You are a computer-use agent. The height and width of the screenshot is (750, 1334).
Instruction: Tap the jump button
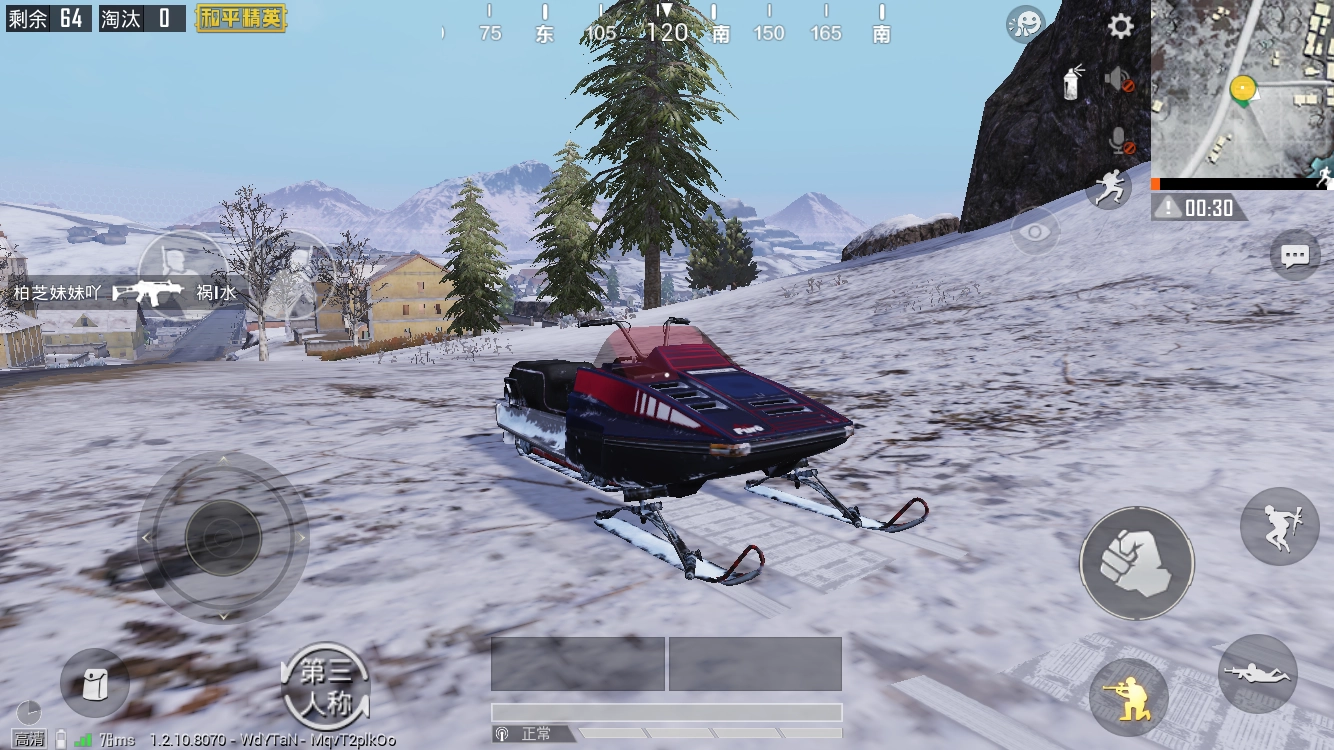(1279, 526)
